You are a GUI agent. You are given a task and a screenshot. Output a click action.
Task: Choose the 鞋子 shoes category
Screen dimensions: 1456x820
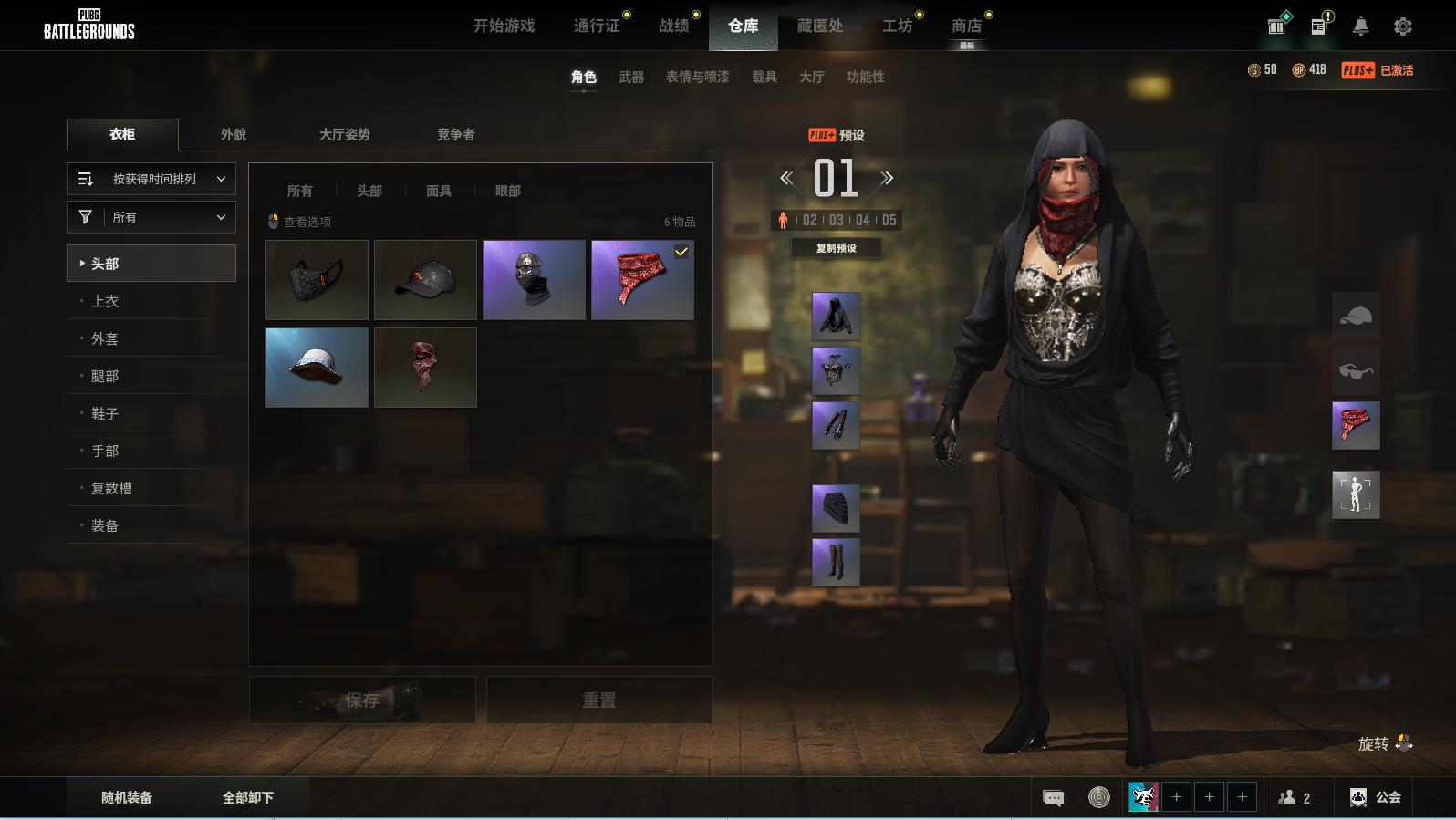[105, 413]
